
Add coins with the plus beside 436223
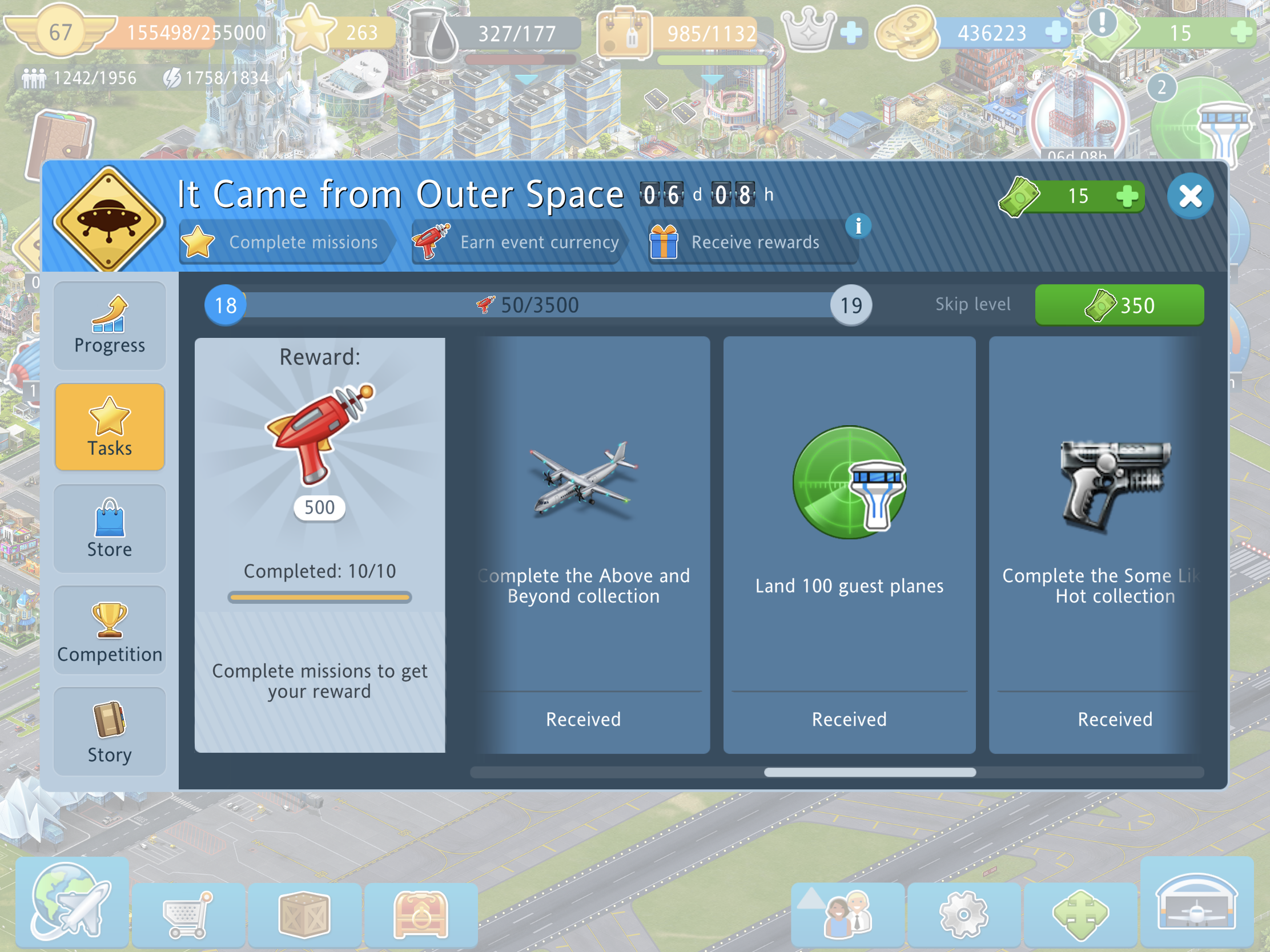tap(1055, 32)
